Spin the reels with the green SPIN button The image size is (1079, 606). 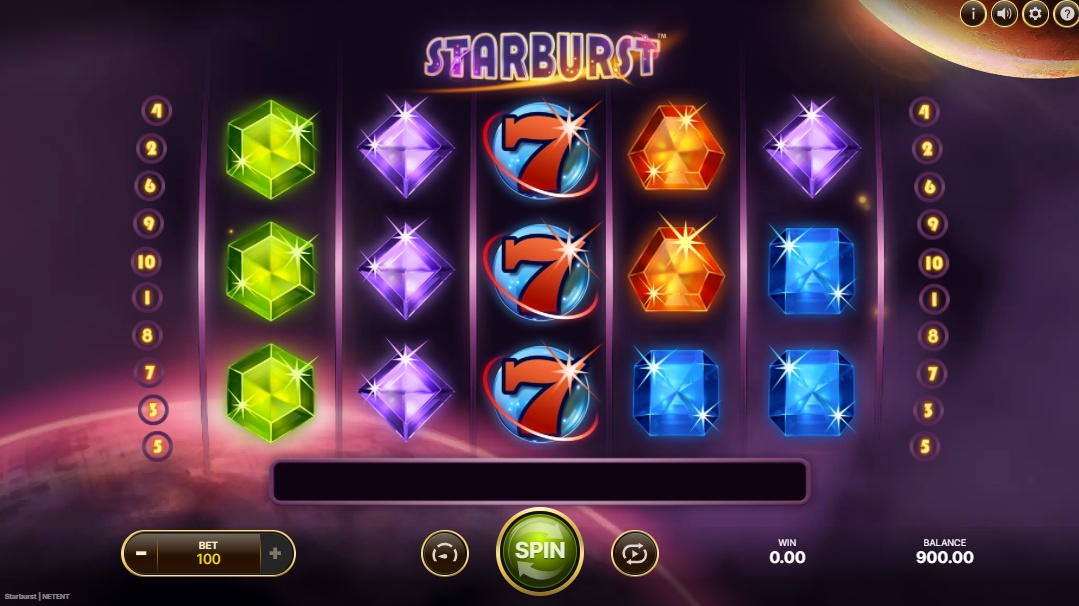pyautogui.click(x=540, y=551)
